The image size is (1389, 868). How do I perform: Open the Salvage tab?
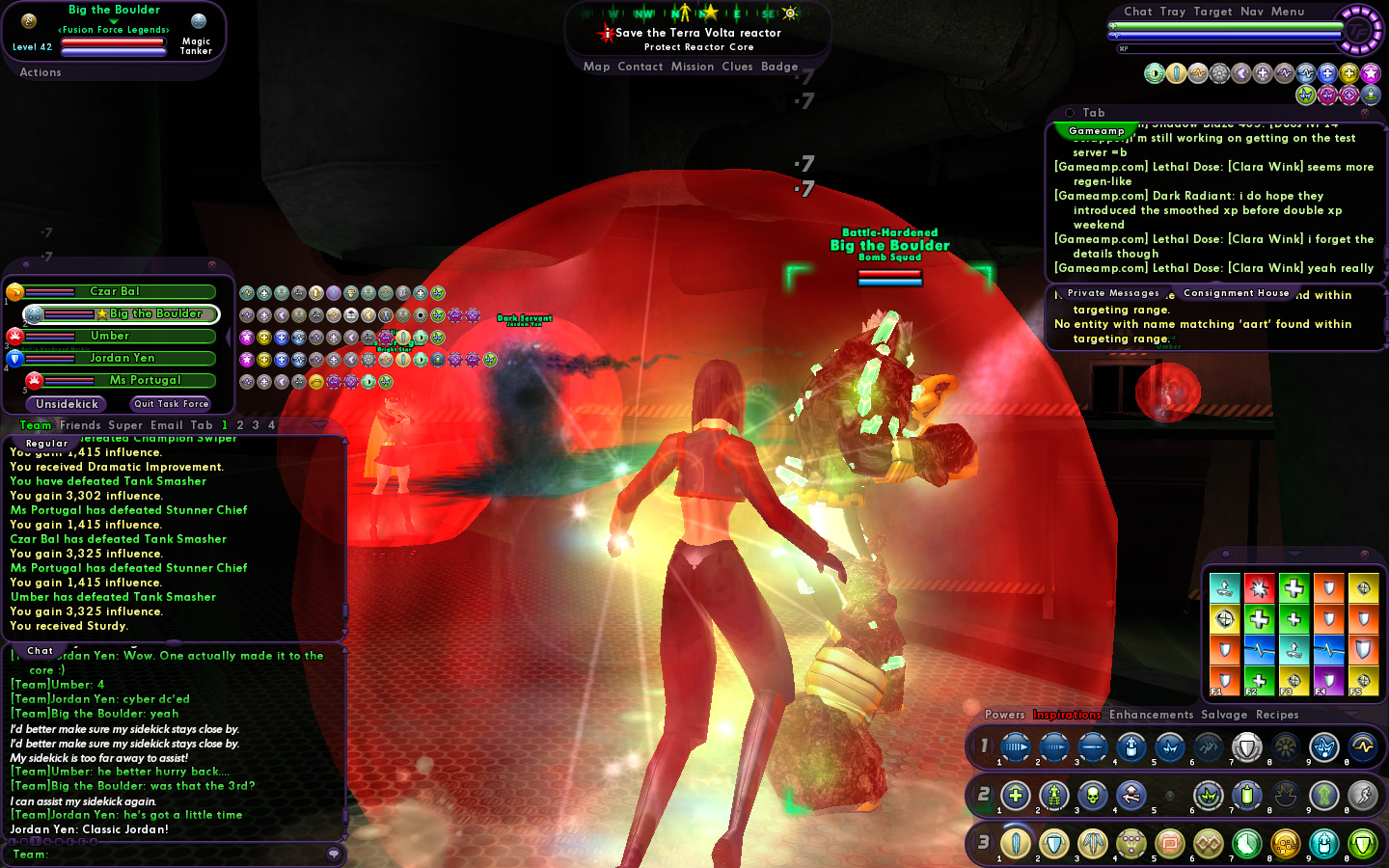point(1224,715)
